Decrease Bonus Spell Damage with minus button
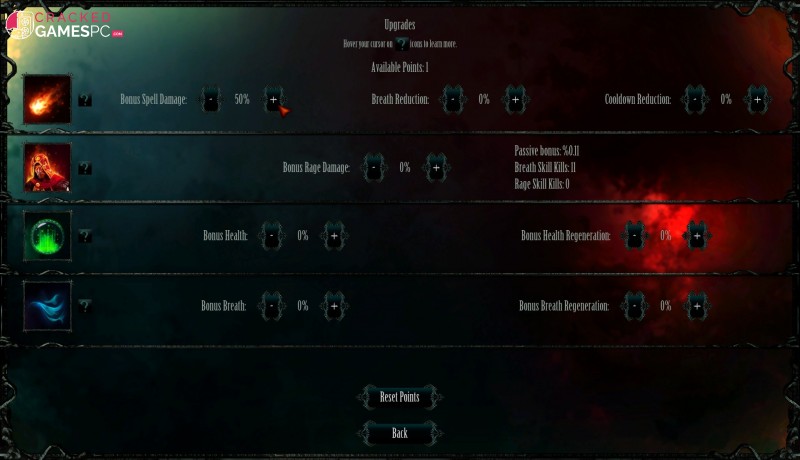 (210, 100)
